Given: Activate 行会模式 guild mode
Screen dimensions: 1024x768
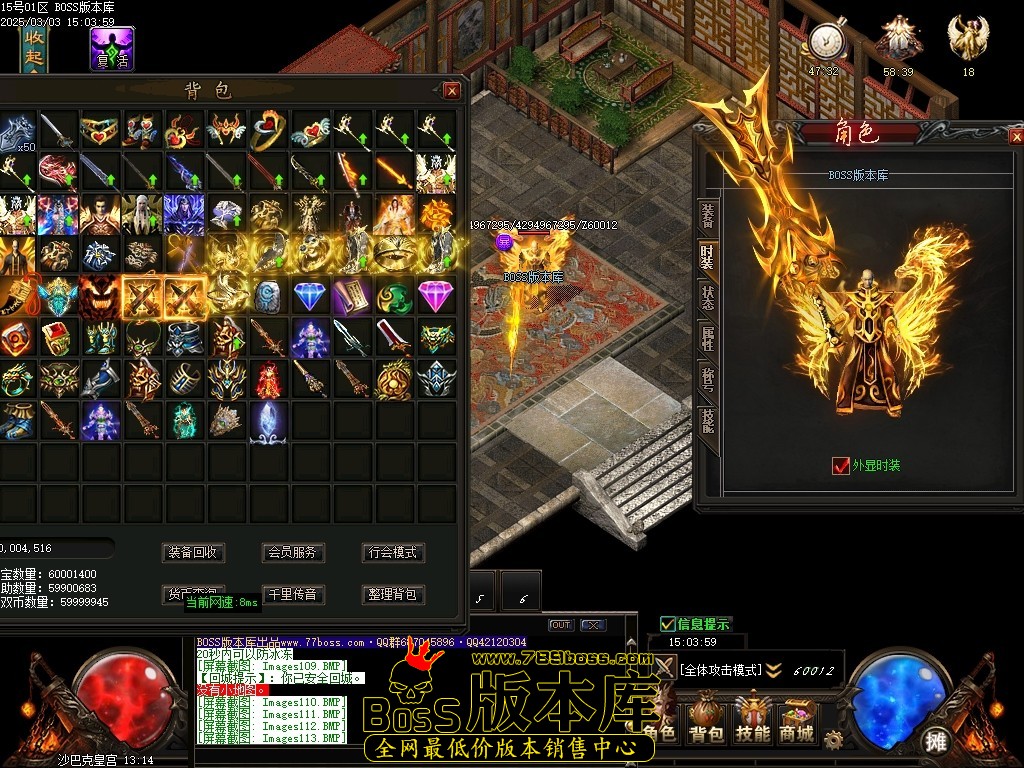Looking at the screenshot, I should 391,552.
